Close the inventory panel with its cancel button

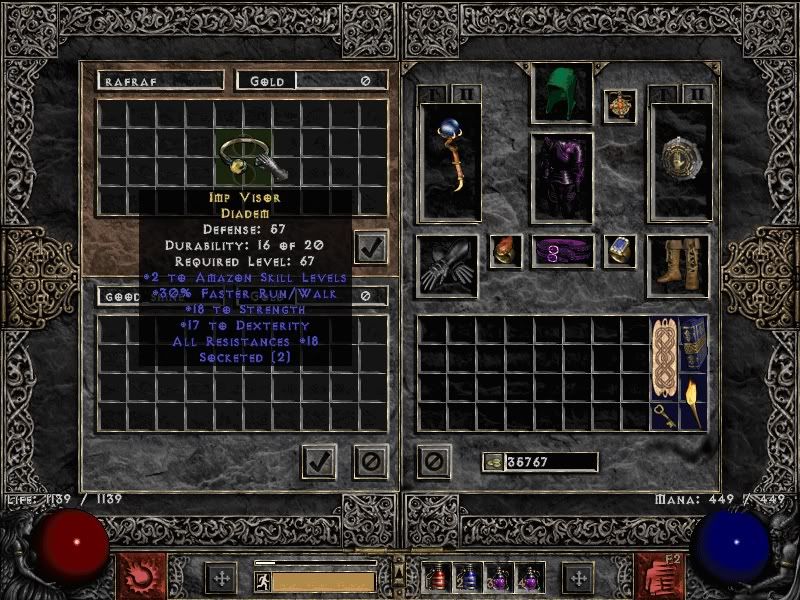(433, 461)
